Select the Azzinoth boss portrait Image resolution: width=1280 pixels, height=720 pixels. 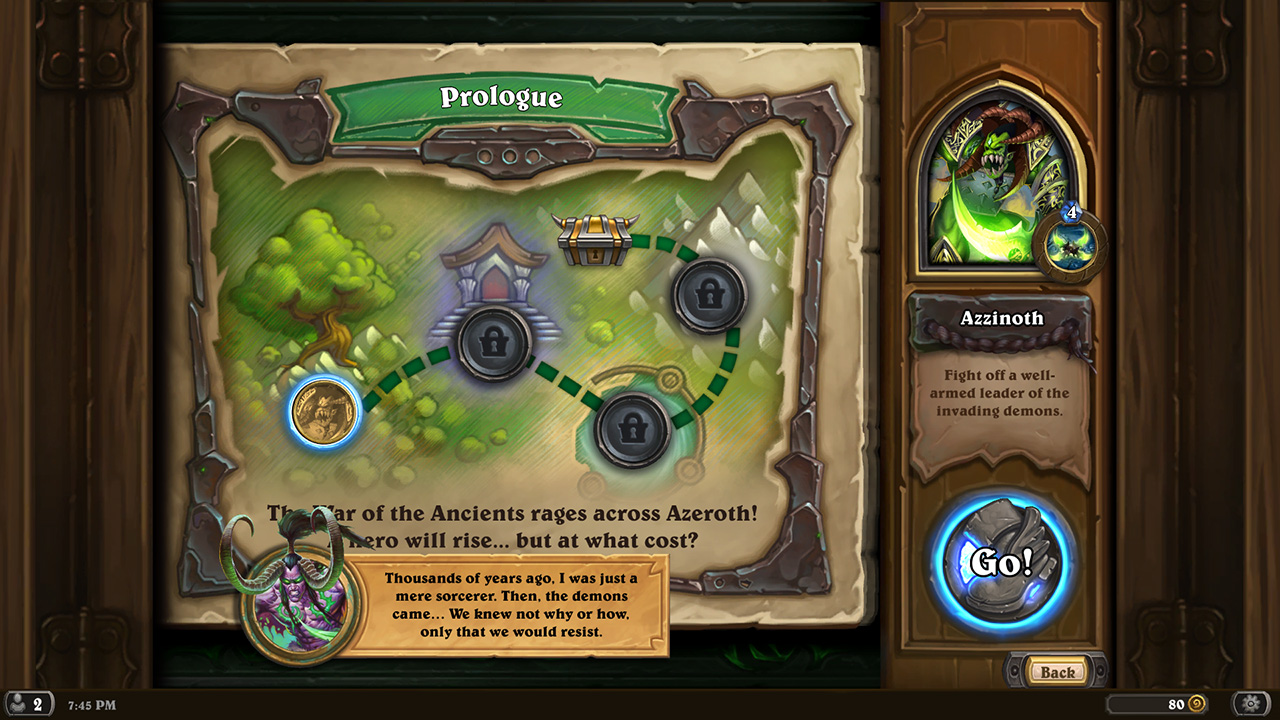[x=994, y=175]
